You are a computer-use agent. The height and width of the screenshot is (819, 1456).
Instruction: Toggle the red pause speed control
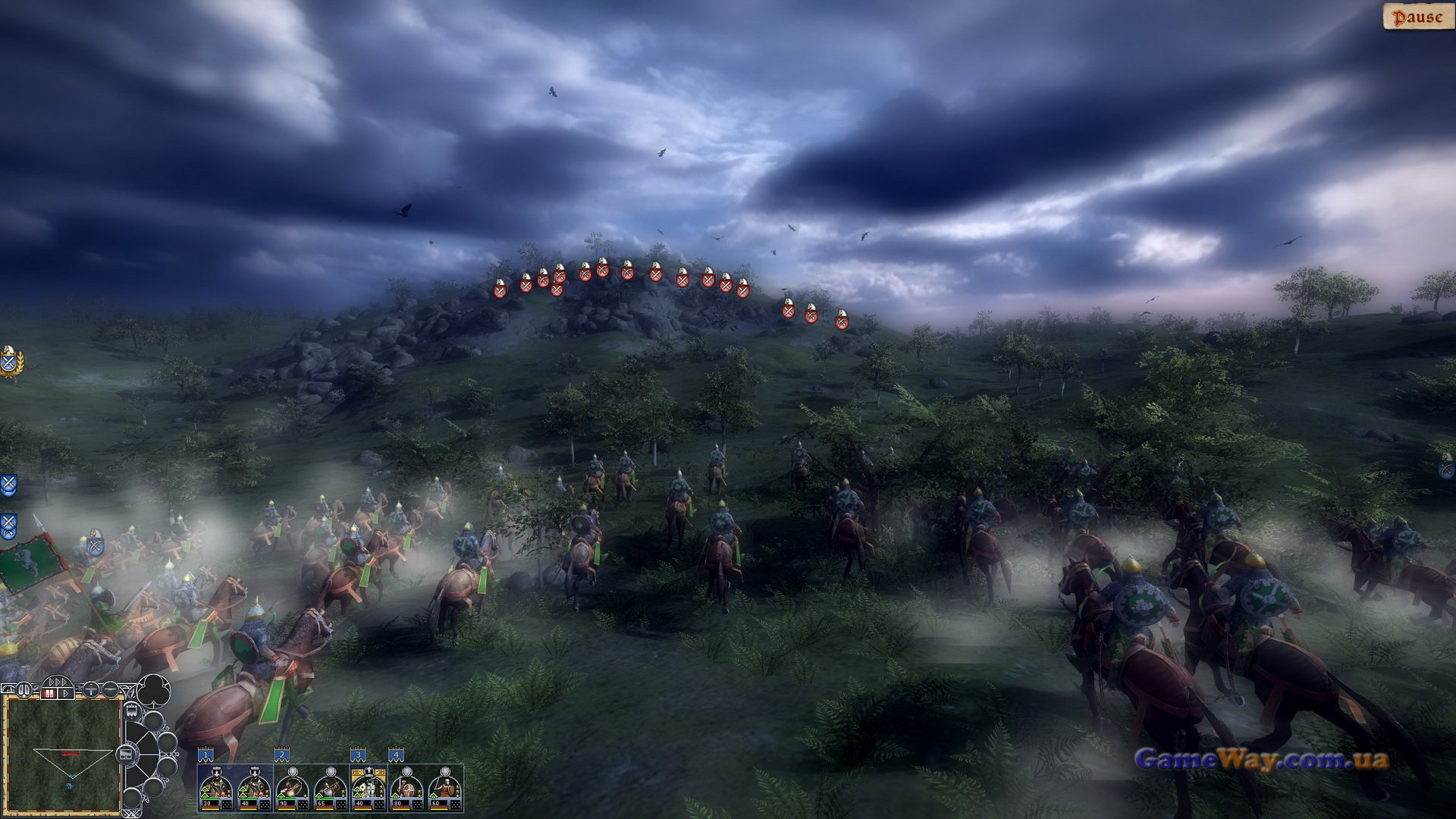(x=50, y=693)
